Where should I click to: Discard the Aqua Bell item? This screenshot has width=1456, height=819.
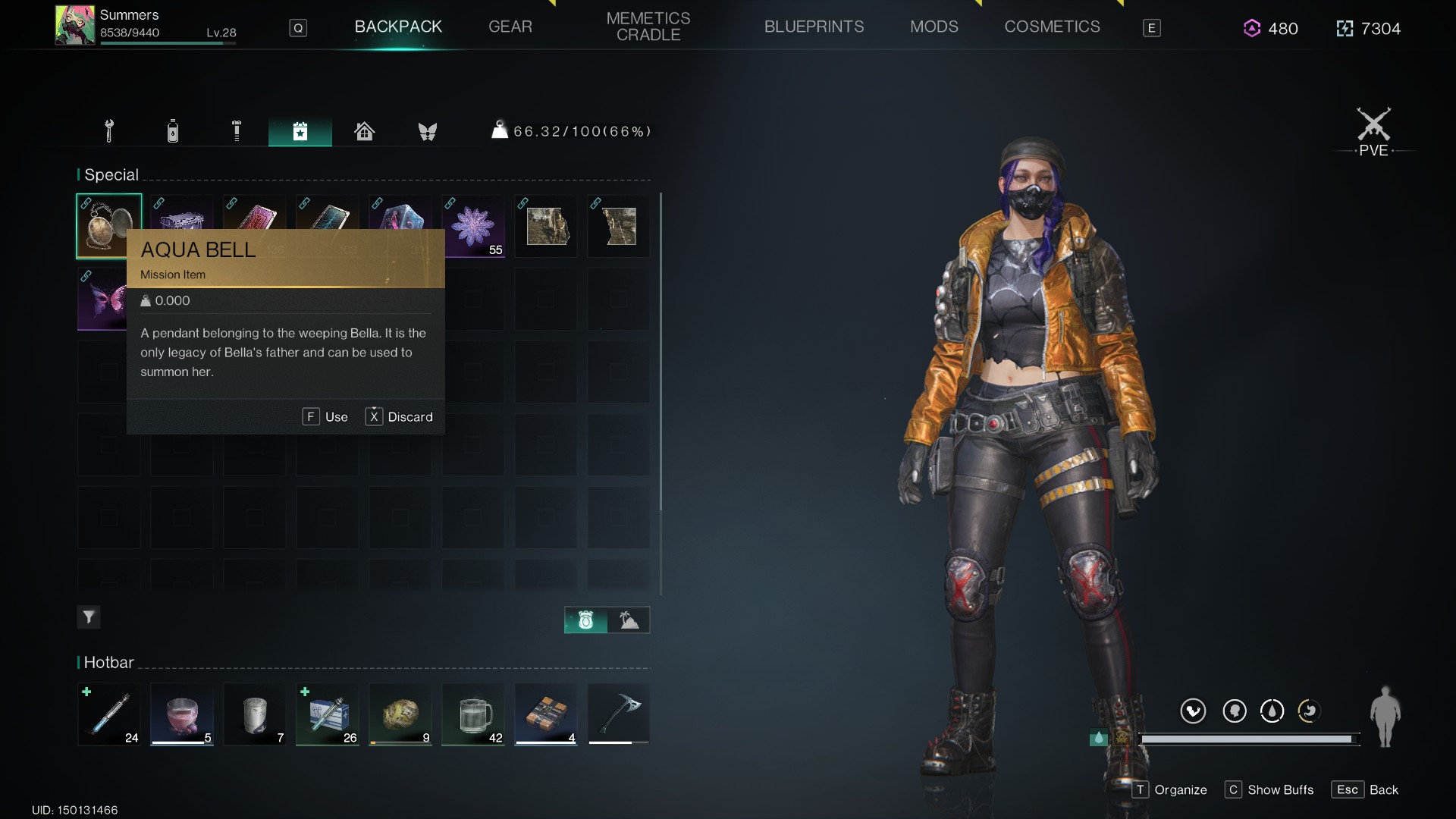(x=400, y=417)
